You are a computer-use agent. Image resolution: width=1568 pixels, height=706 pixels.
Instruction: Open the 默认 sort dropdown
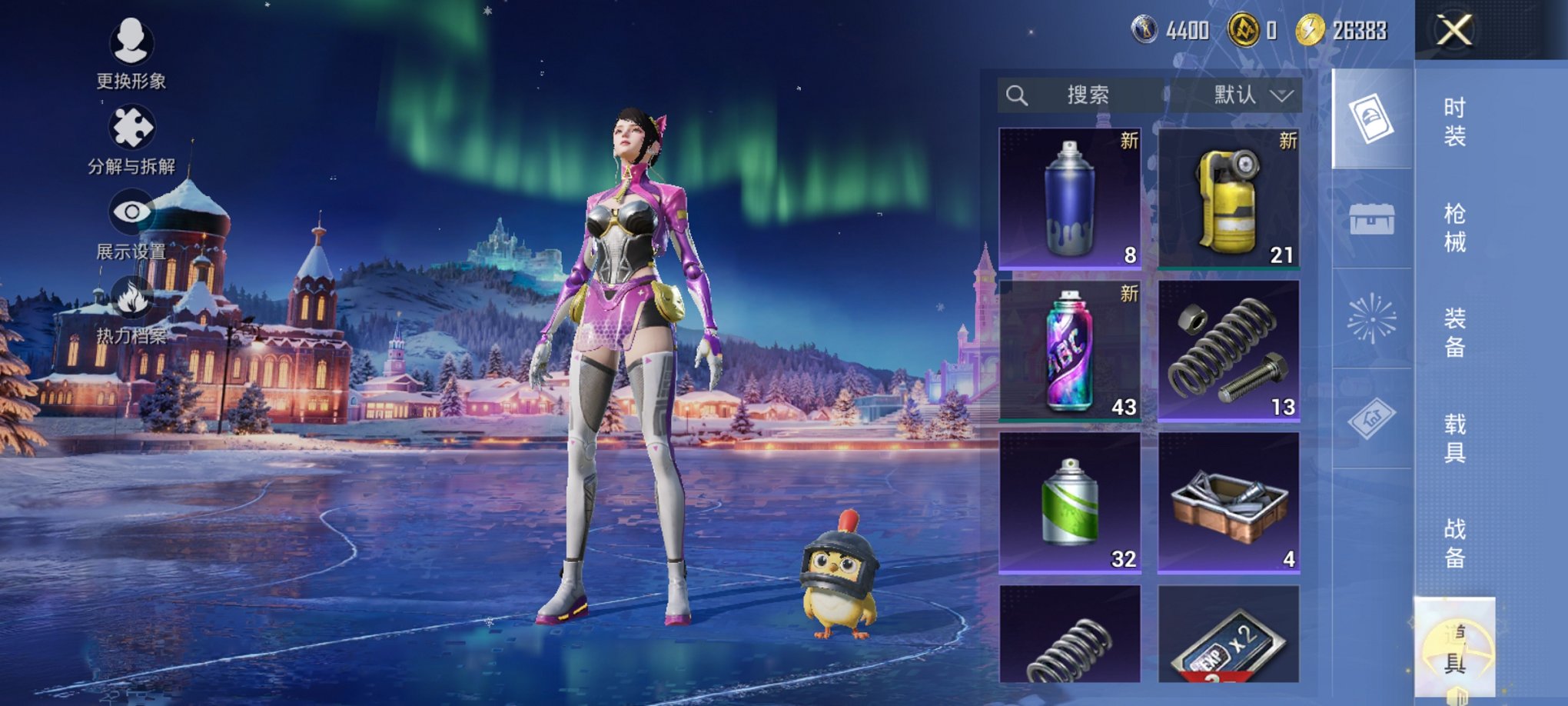coord(1251,95)
